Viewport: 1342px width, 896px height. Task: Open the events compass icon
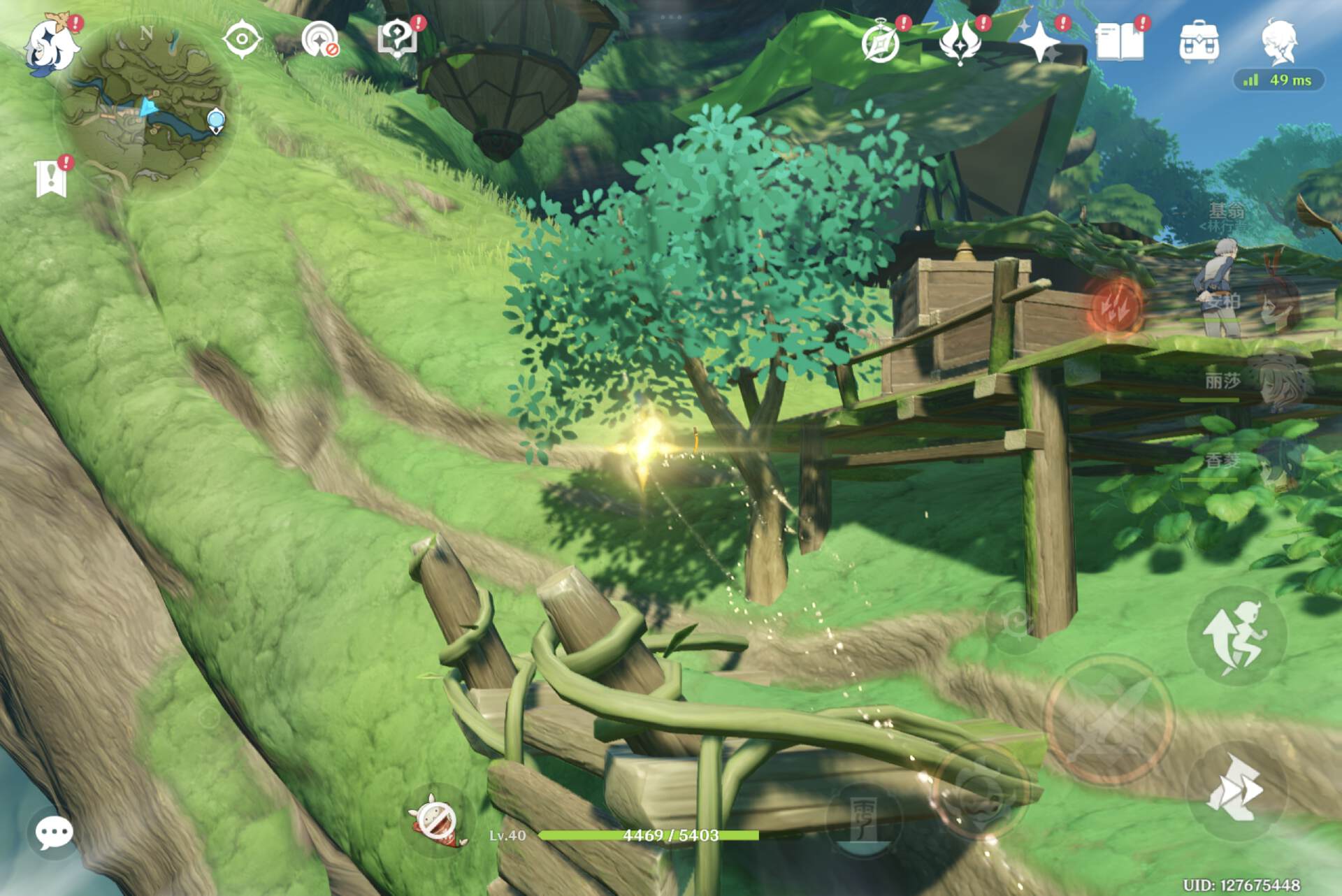pos(881,43)
